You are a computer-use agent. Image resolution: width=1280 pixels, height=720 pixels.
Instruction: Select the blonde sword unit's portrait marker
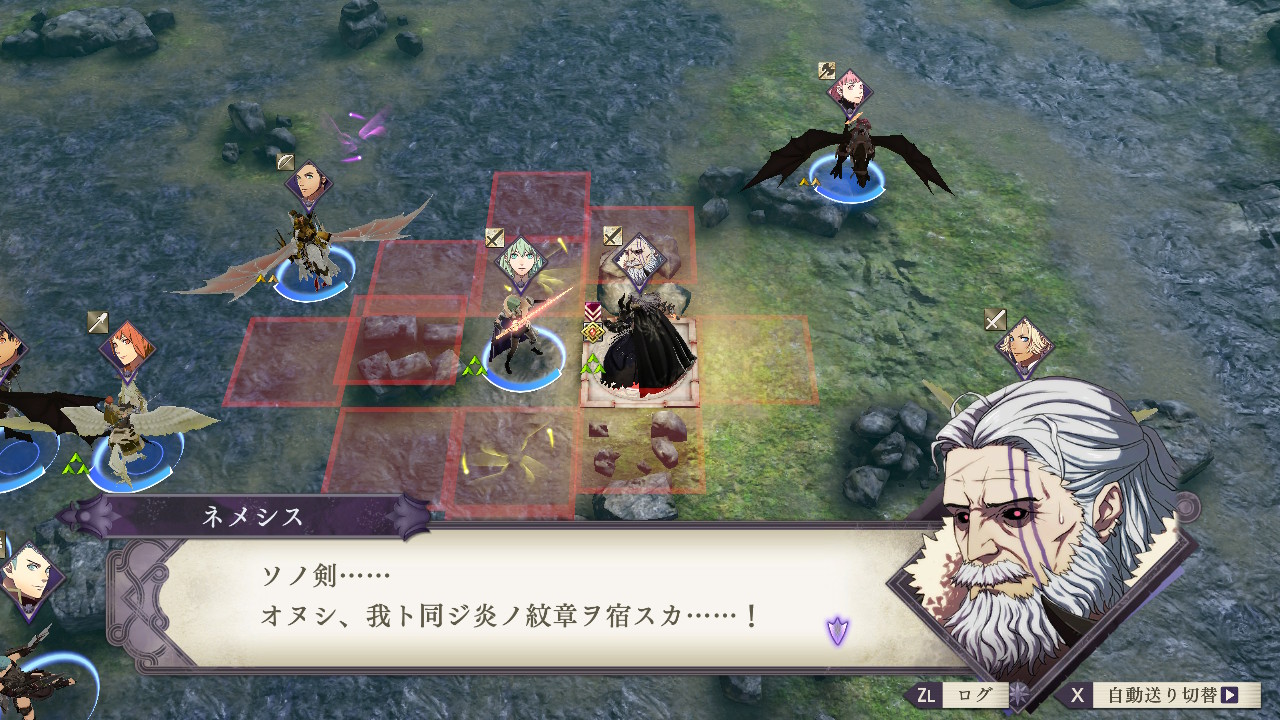pos(1024,346)
